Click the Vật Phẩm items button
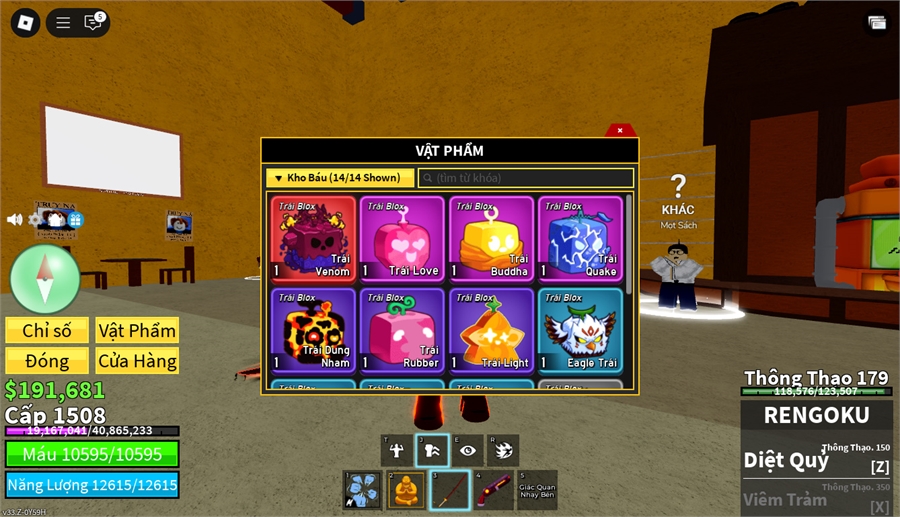 [x=137, y=330]
